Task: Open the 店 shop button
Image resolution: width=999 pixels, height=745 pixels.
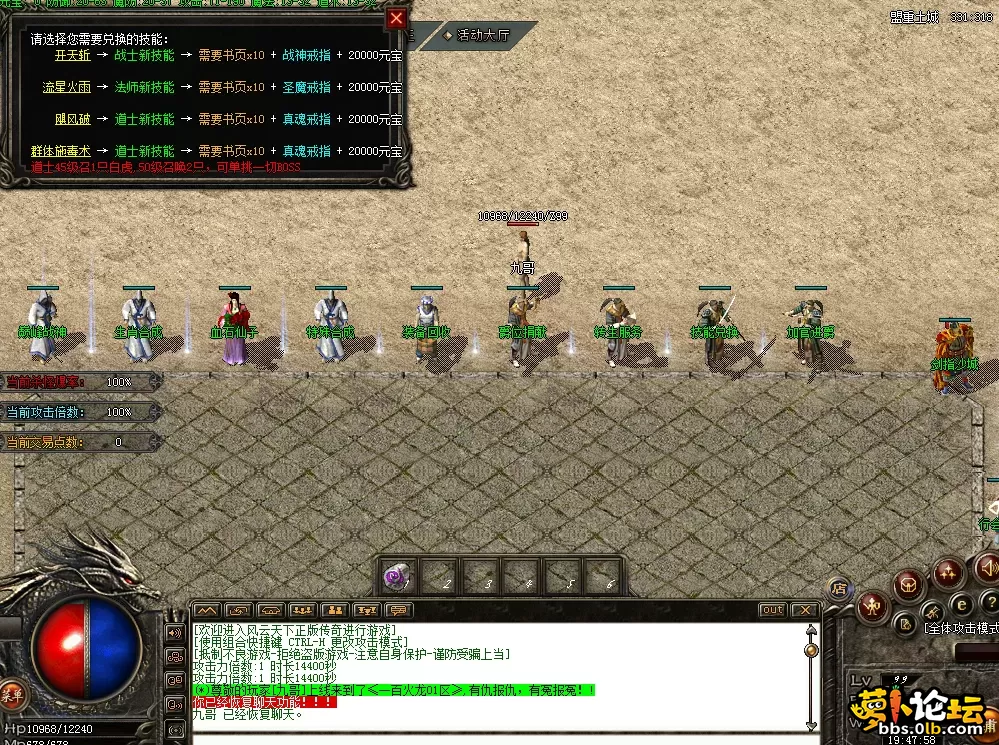Action: (838, 588)
